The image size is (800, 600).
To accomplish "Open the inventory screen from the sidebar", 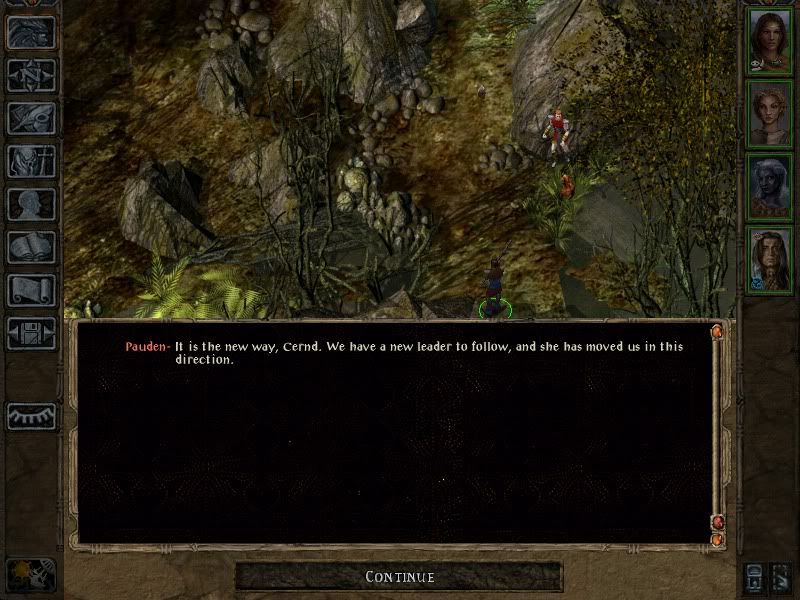I will 31,161.
